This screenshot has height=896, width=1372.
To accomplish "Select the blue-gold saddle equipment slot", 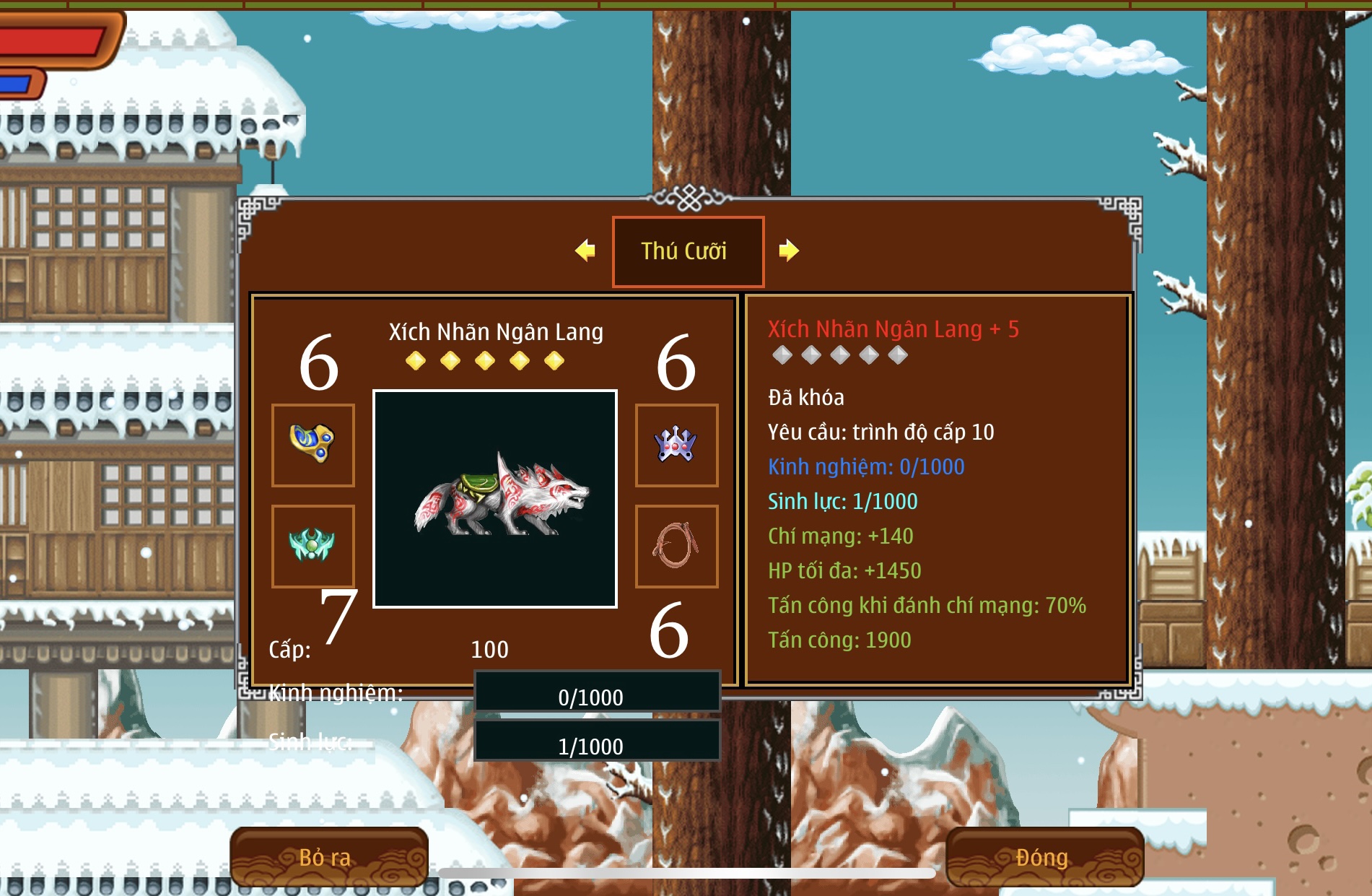I will [x=313, y=445].
